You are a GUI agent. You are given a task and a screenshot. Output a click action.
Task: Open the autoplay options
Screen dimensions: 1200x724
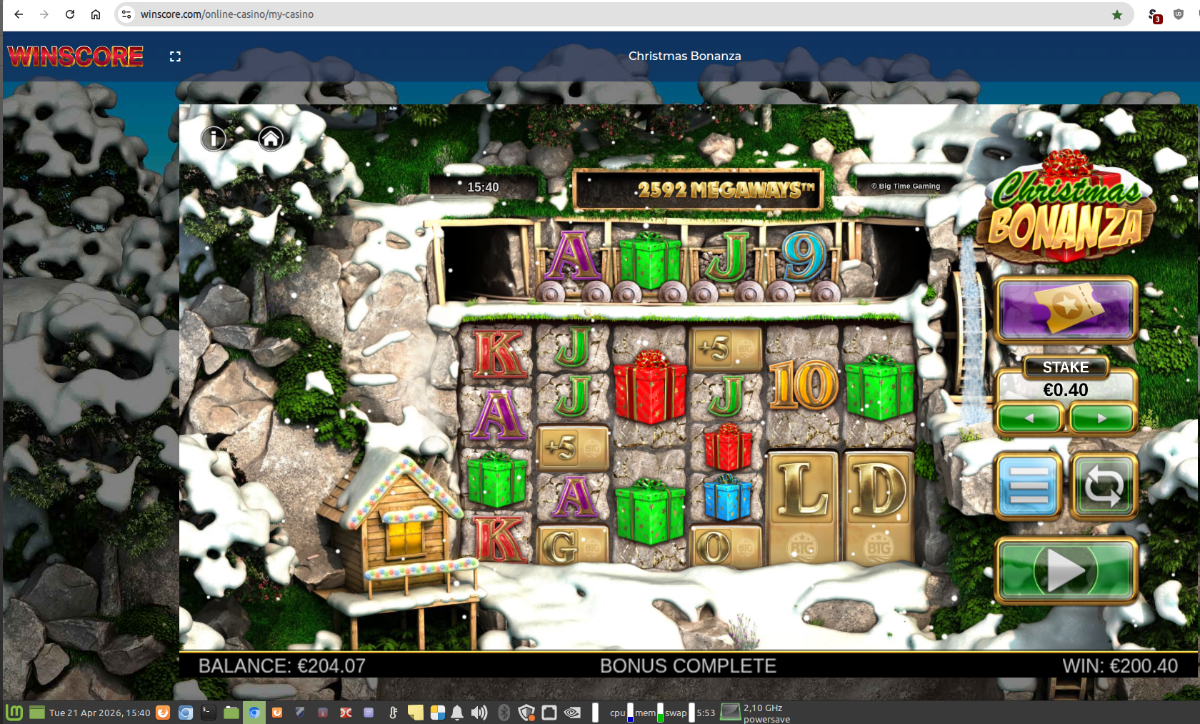1104,487
